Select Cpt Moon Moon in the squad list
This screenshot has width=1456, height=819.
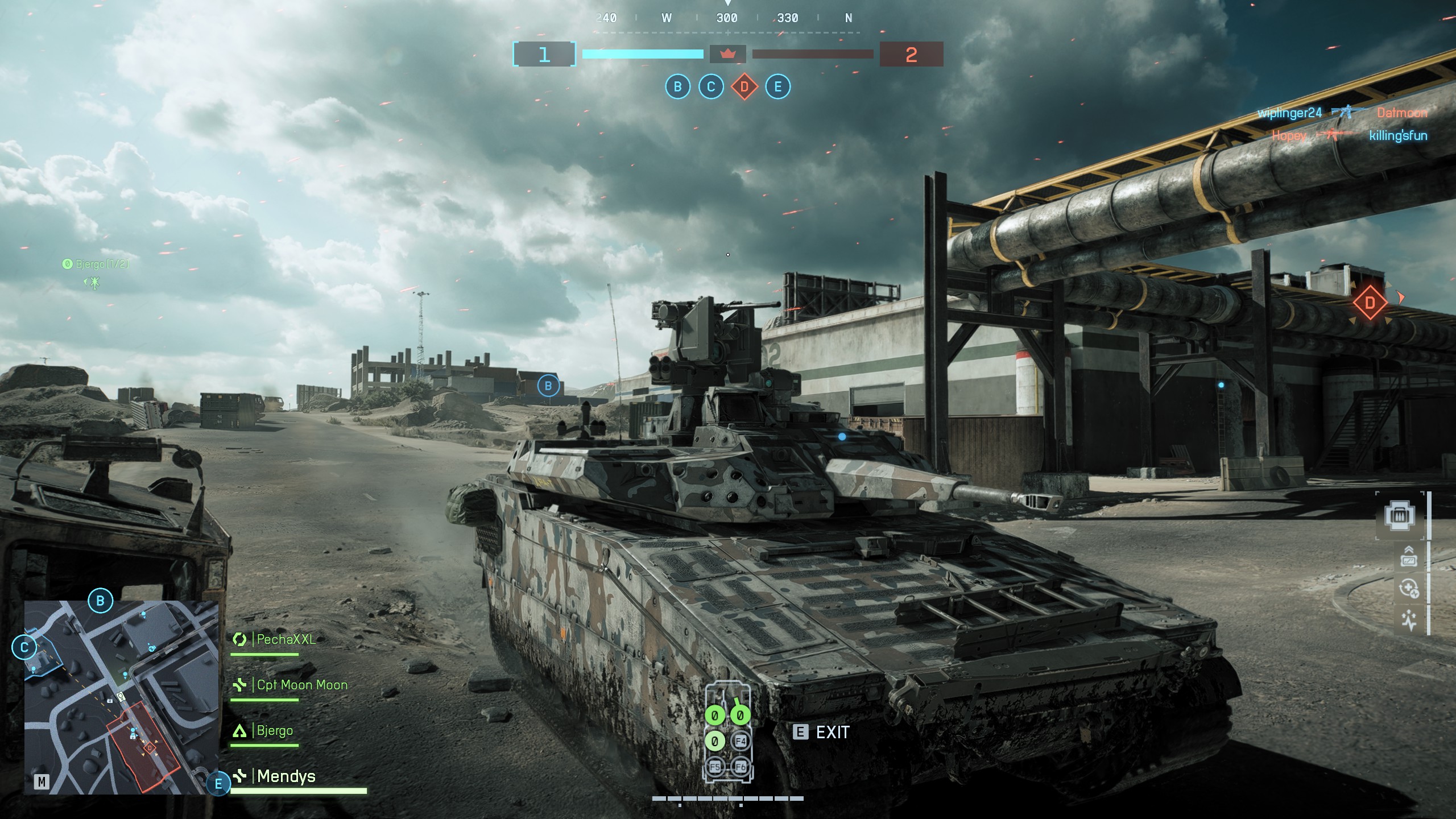pyautogui.click(x=301, y=685)
